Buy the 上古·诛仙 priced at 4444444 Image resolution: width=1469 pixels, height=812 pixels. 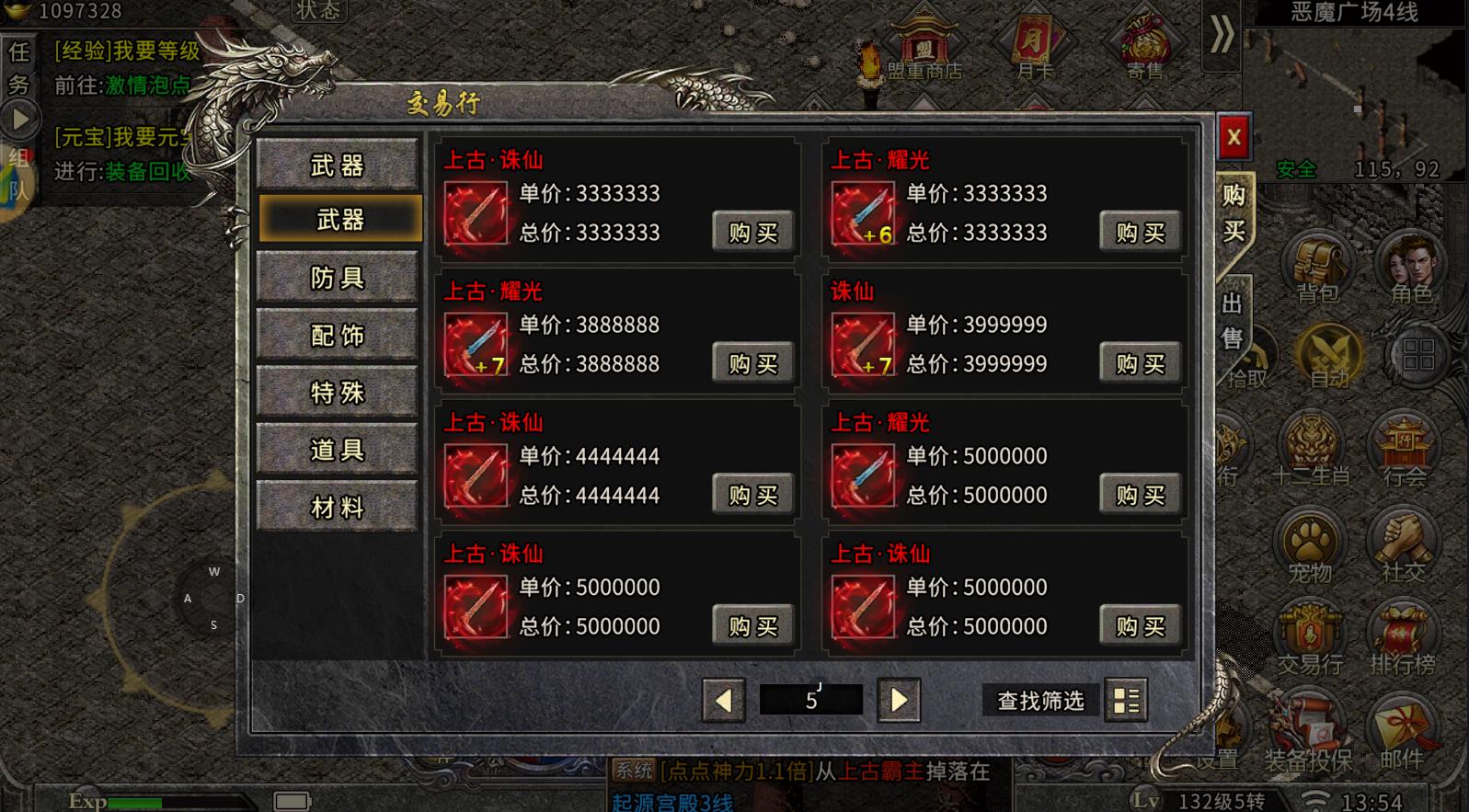click(752, 496)
